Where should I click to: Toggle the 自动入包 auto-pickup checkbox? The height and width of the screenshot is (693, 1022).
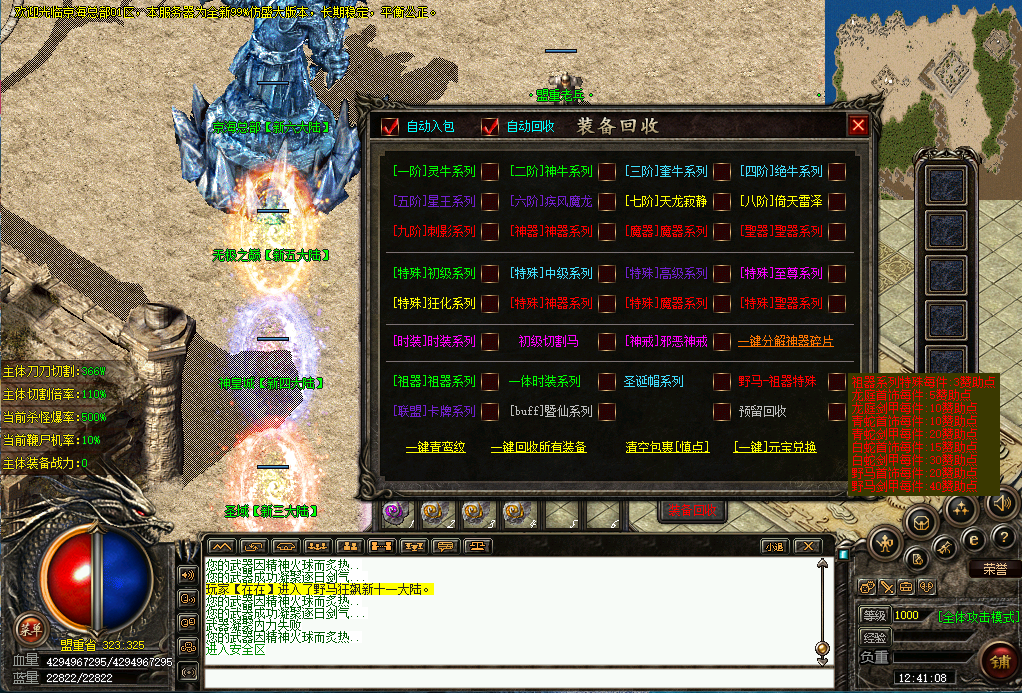pyautogui.click(x=391, y=126)
